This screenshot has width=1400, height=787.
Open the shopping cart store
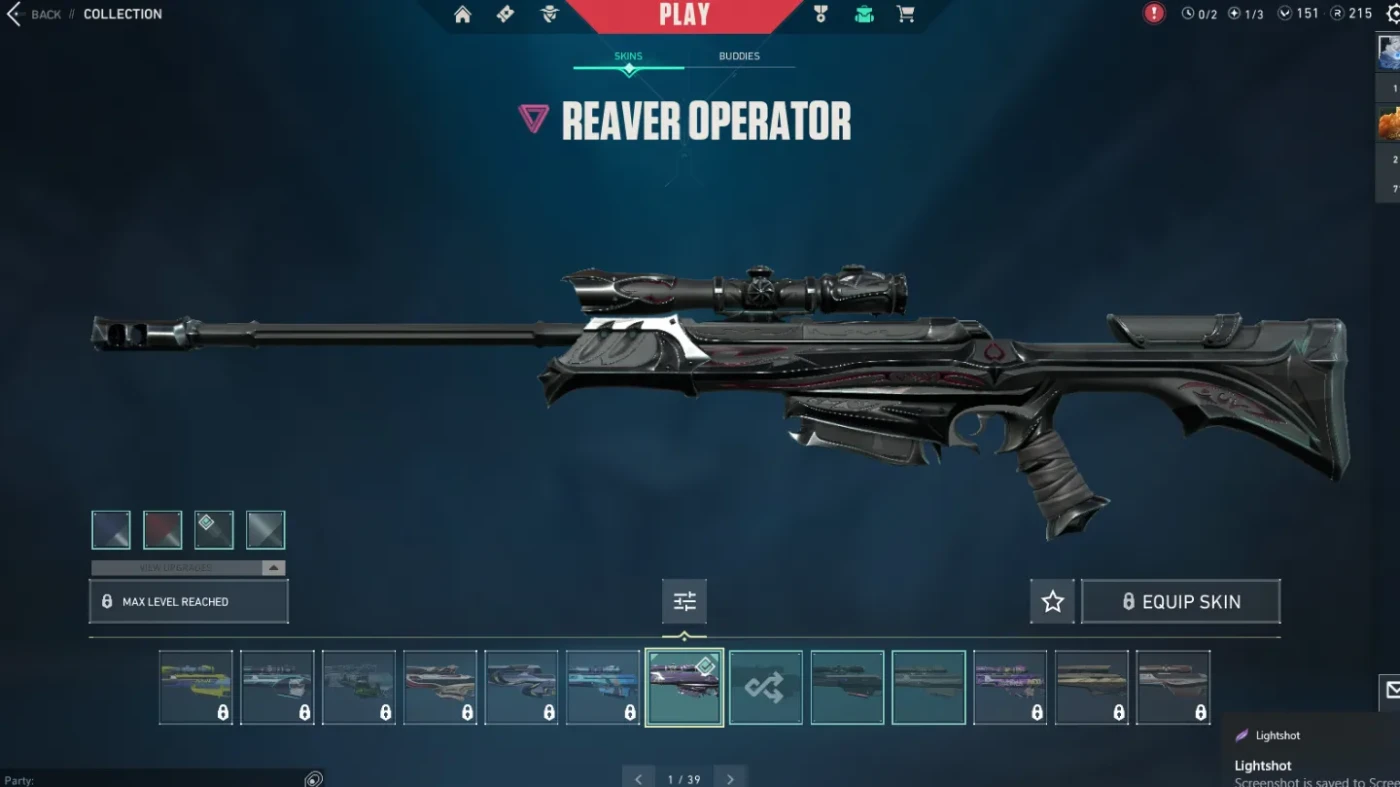pyautogui.click(x=906, y=14)
